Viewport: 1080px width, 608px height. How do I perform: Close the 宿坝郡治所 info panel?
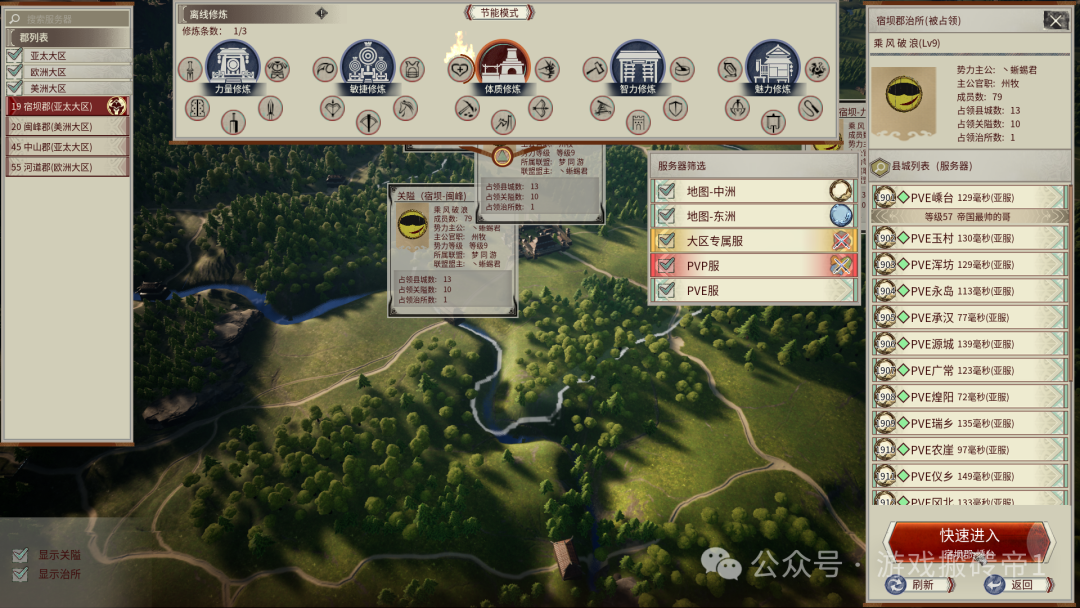coord(1055,20)
